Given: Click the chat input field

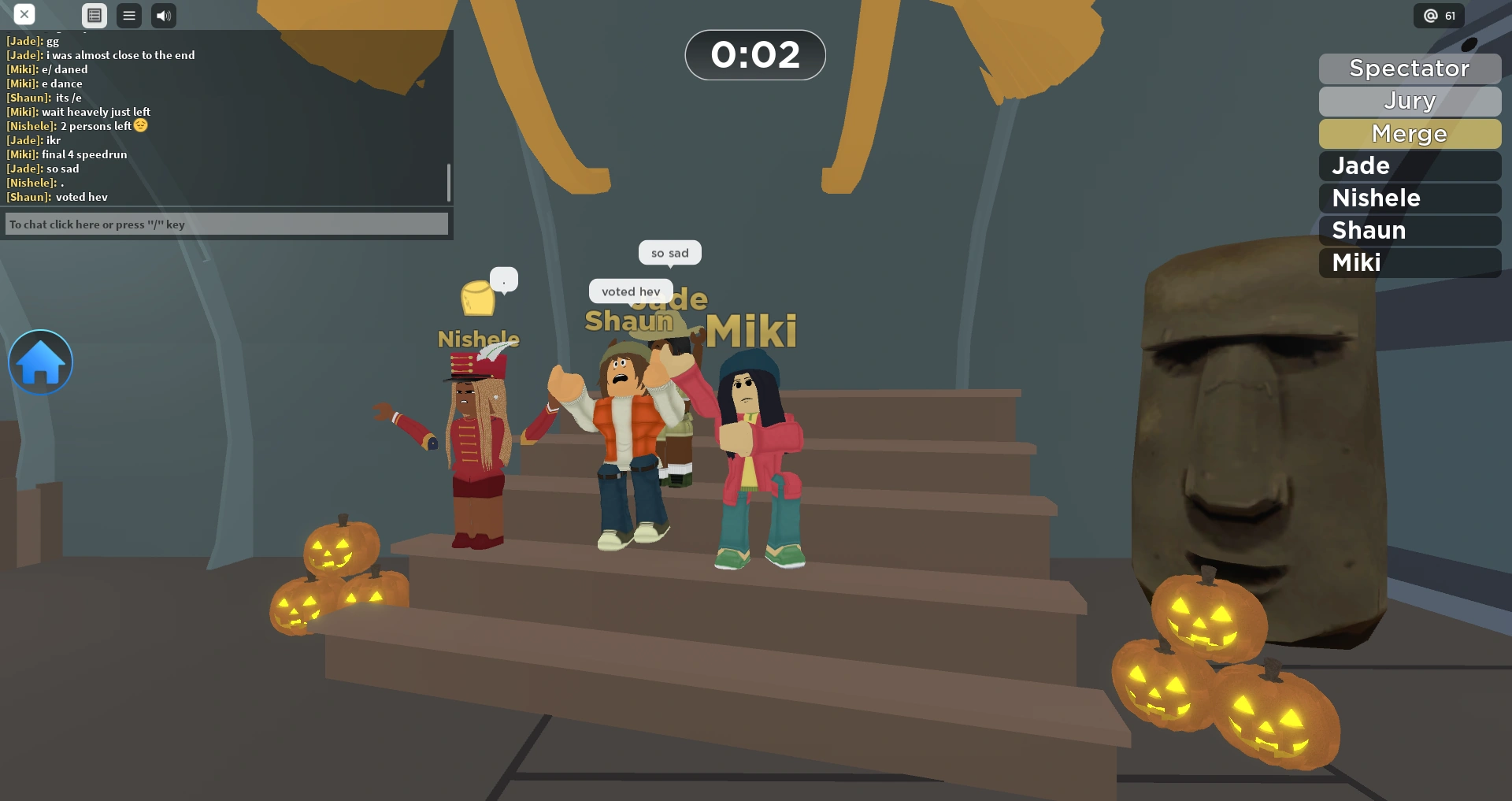Looking at the screenshot, I should 226,224.
